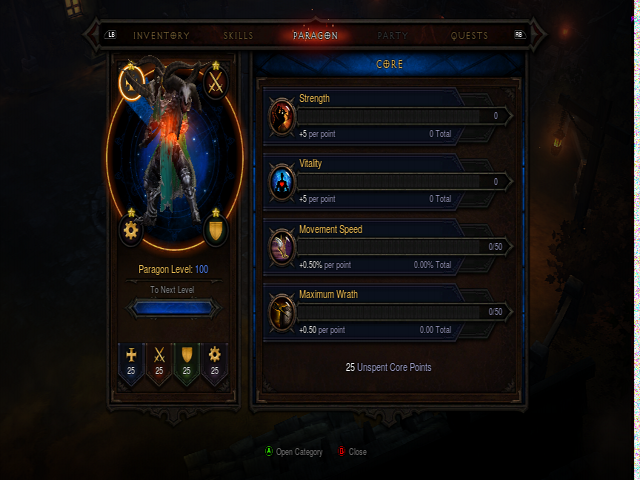Click the crossed-swords banner showing 25 points
The height and width of the screenshot is (480, 640).
tap(158, 362)
